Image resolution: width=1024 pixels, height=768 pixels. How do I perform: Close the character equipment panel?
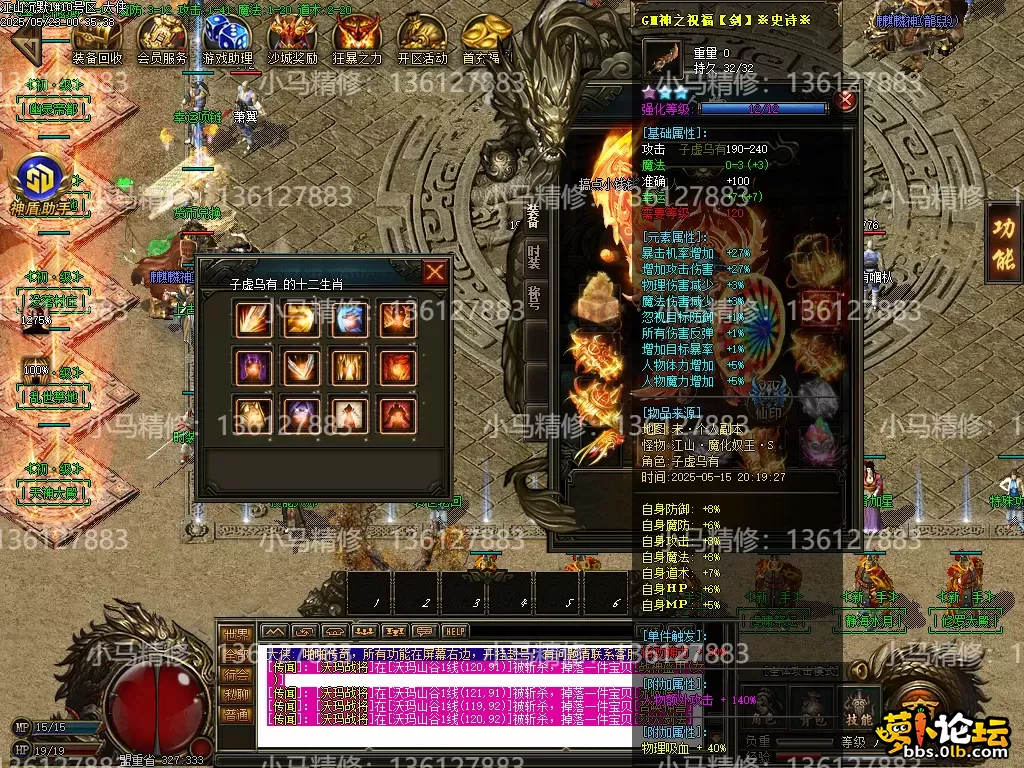[x=846, y=100]
